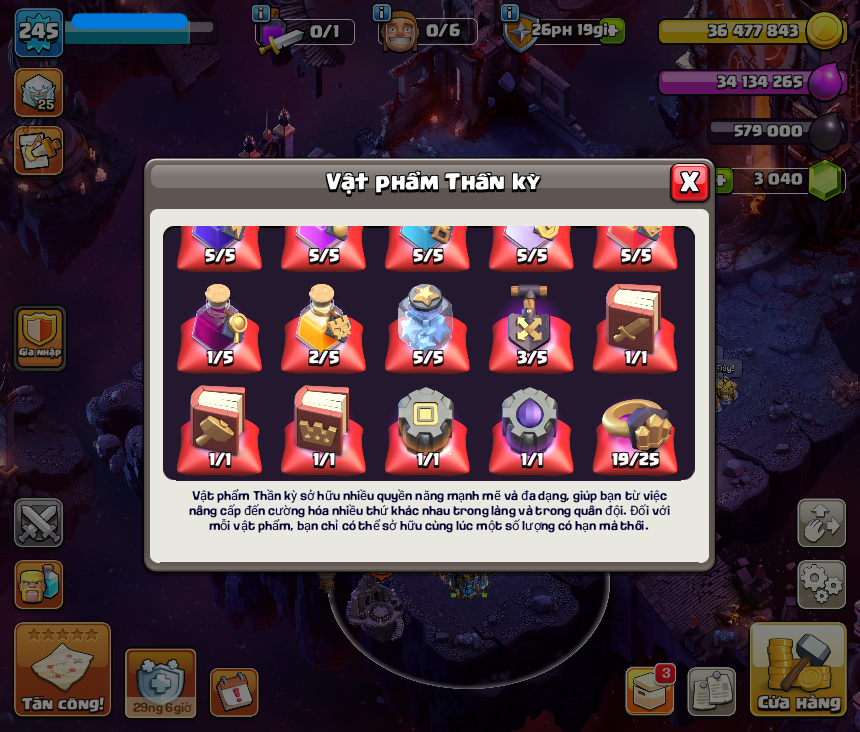Choose the book with hammer emblem
This screenshot has height=732, width=860.
pyautogui.click(x=220, y=427)
